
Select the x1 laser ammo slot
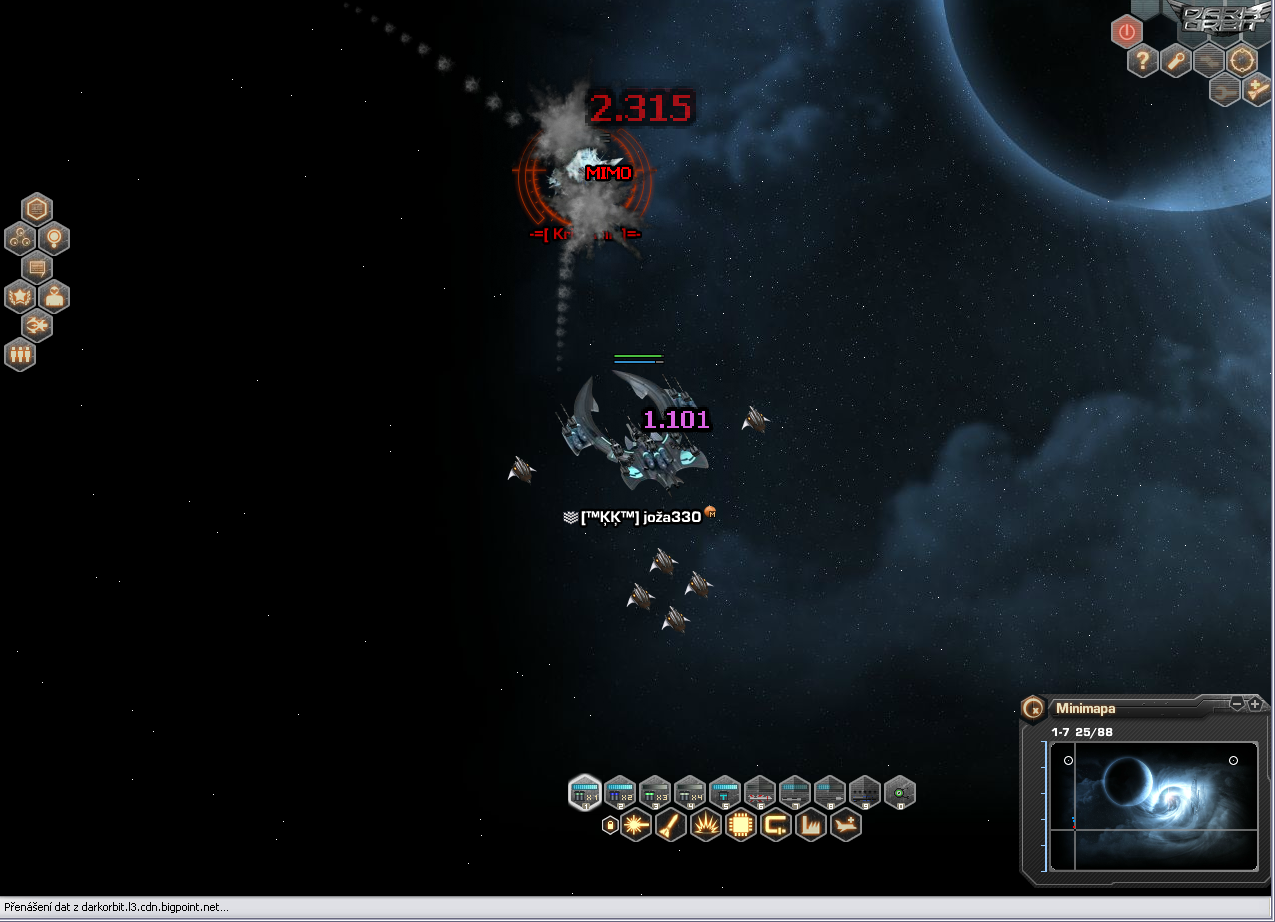[x=585, y=793]
